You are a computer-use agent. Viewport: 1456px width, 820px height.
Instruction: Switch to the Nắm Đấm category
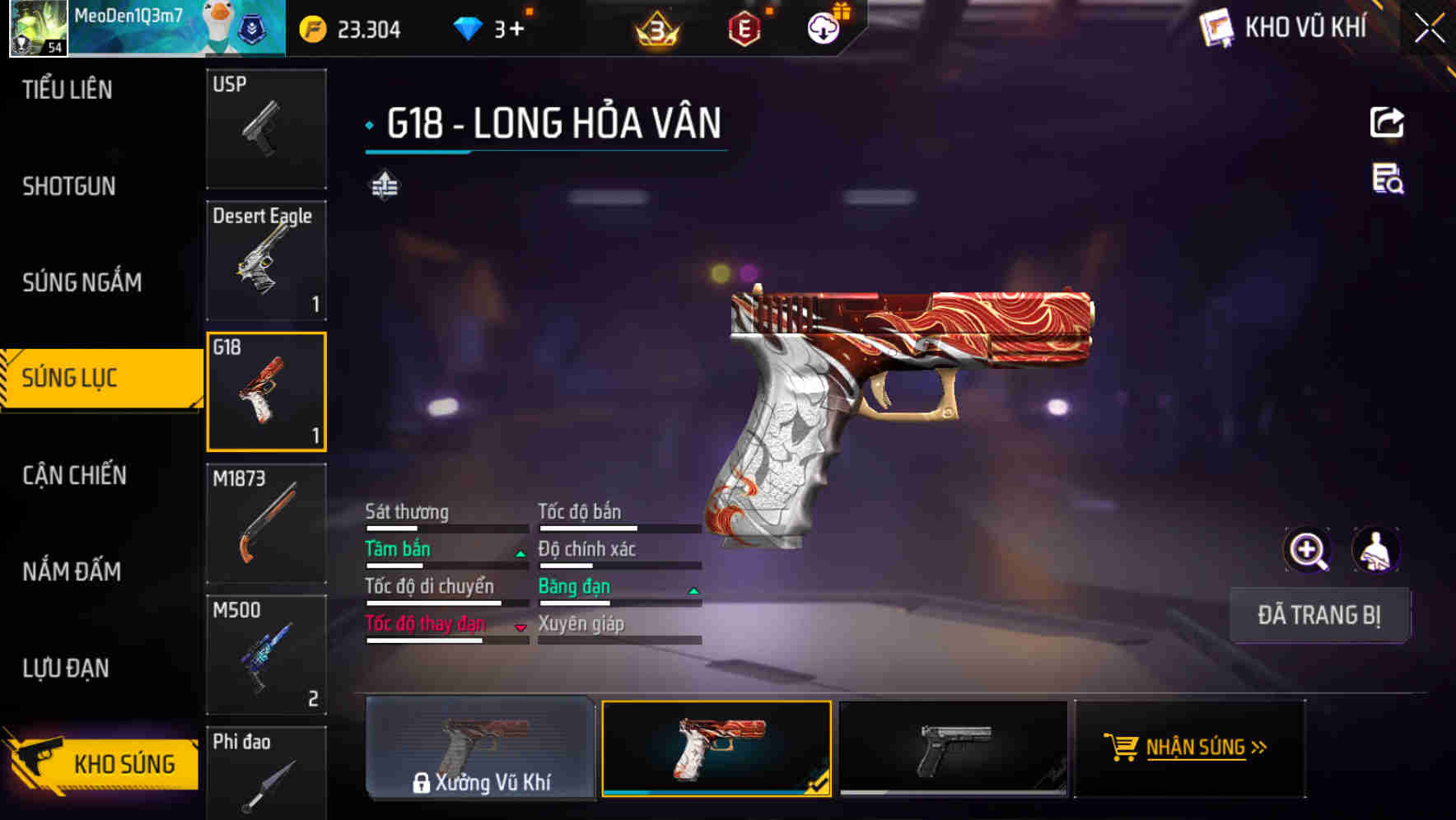72,571
